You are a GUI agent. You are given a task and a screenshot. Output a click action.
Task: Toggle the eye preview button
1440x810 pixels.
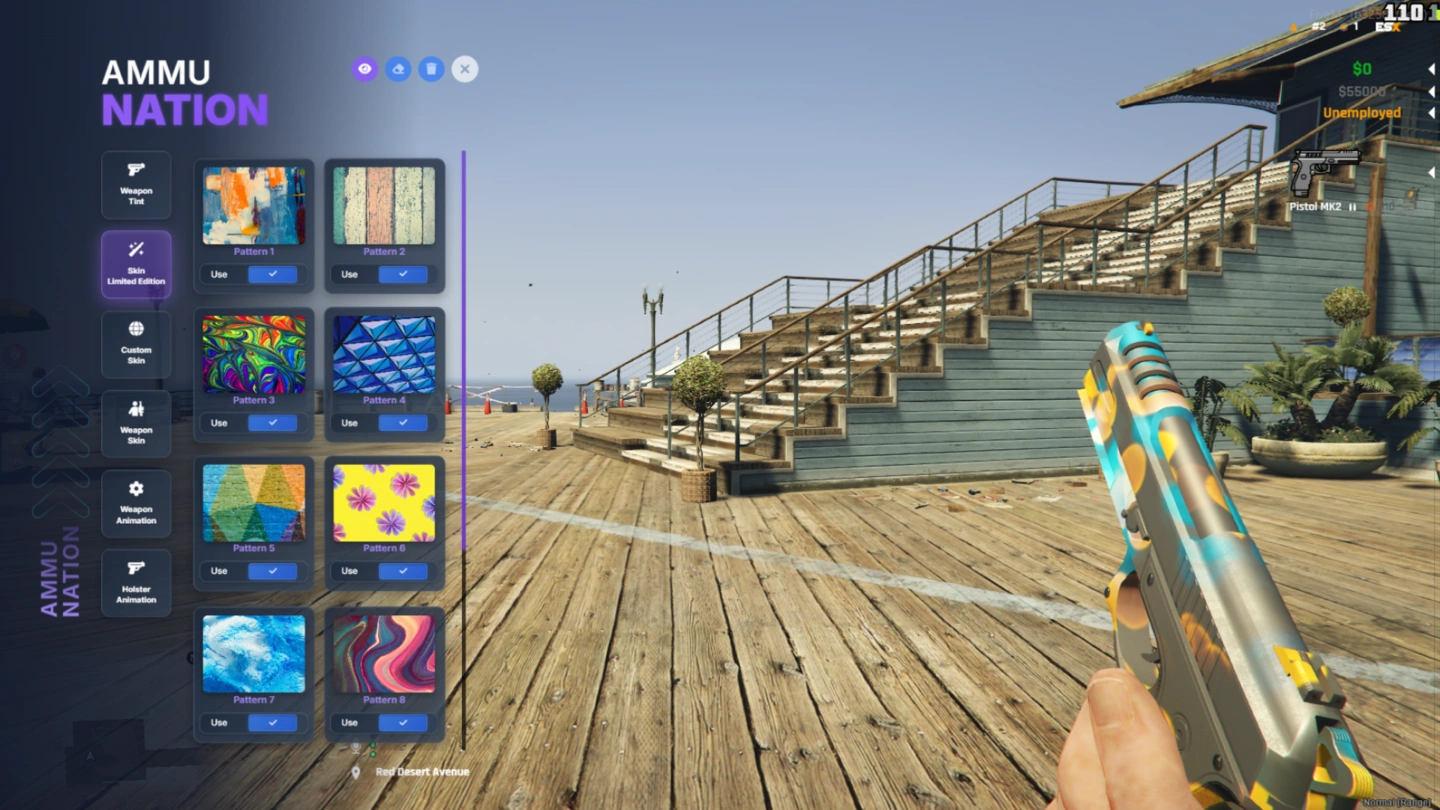point(365,69)
